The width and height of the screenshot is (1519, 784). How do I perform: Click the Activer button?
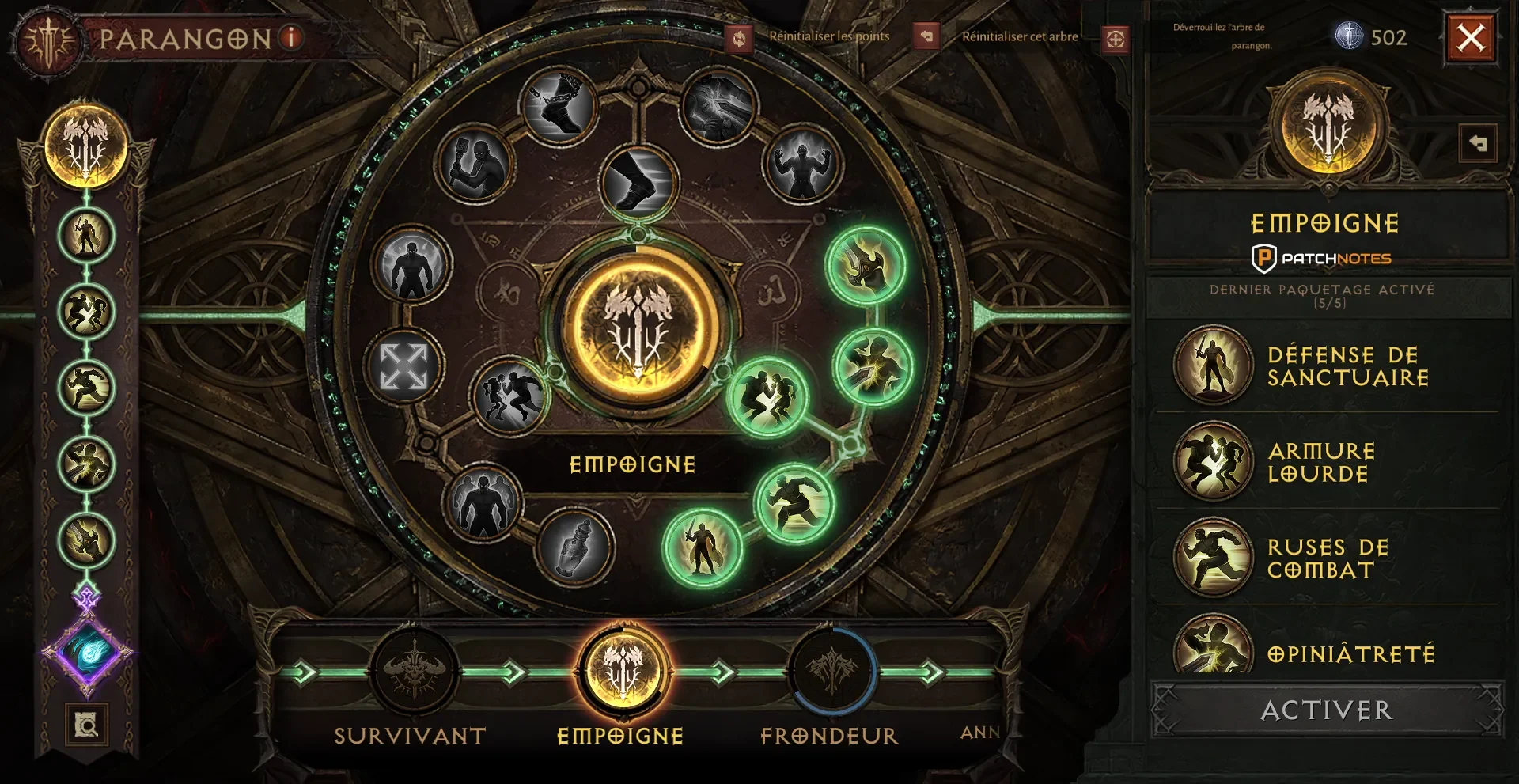1327,710
